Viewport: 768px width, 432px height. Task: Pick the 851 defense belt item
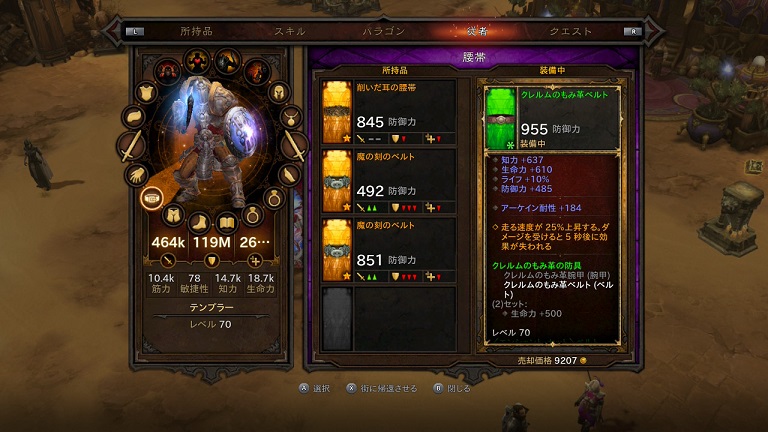388,248
